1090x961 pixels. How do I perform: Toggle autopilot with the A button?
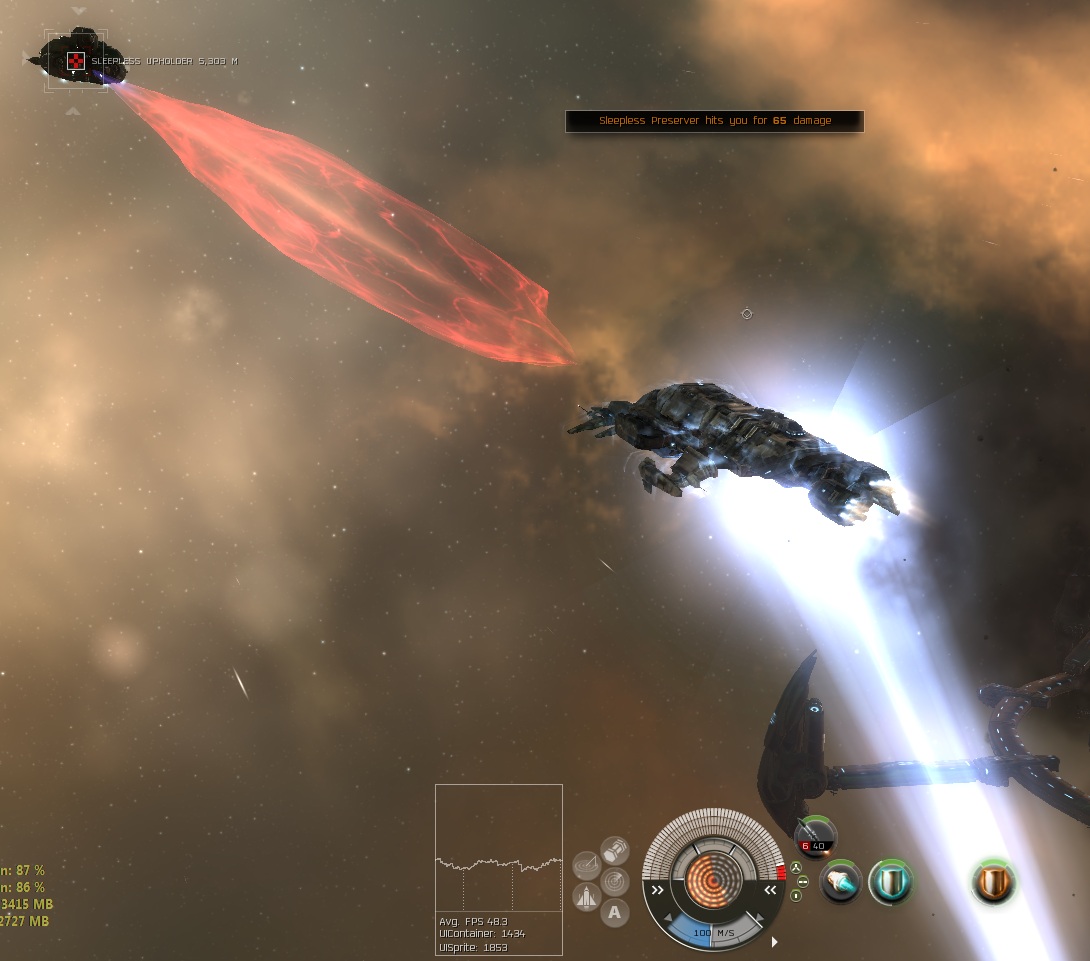[x=615, y=912]
